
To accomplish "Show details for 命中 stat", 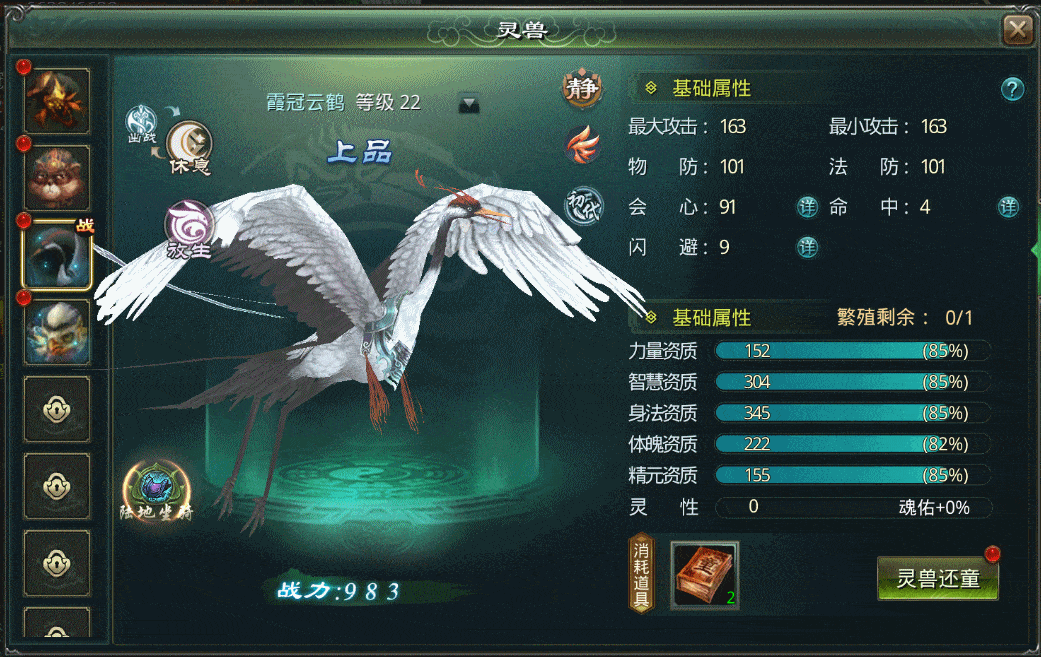I will tap(1009, 207).
